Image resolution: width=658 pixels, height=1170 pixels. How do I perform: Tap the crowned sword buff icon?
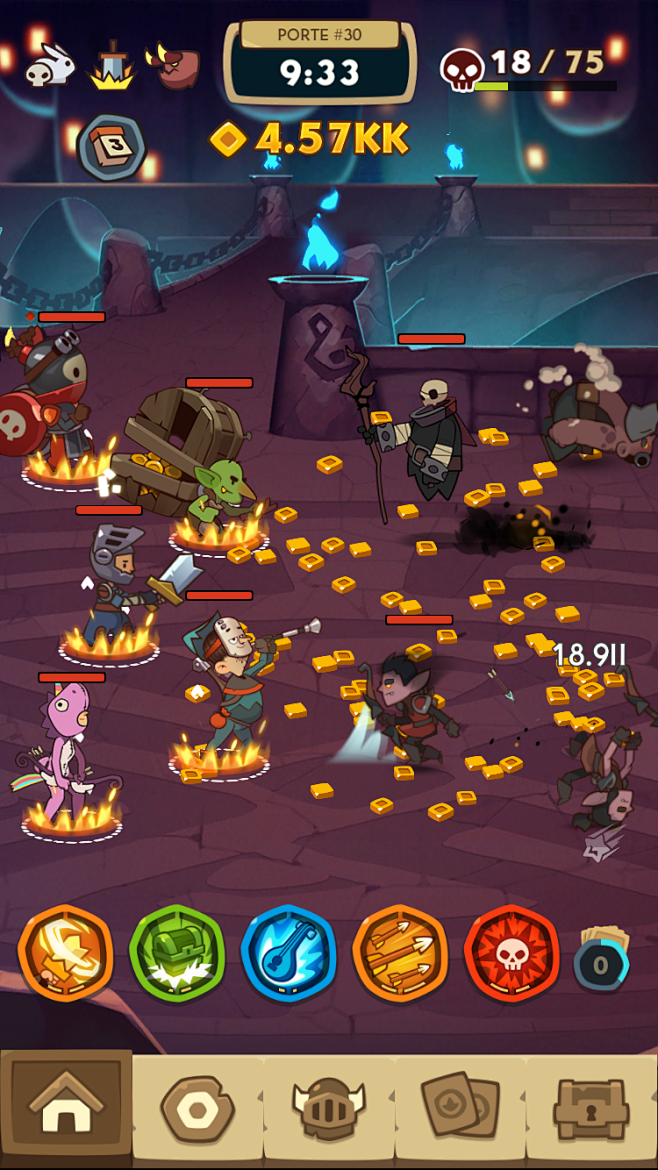tap(112, 66)
